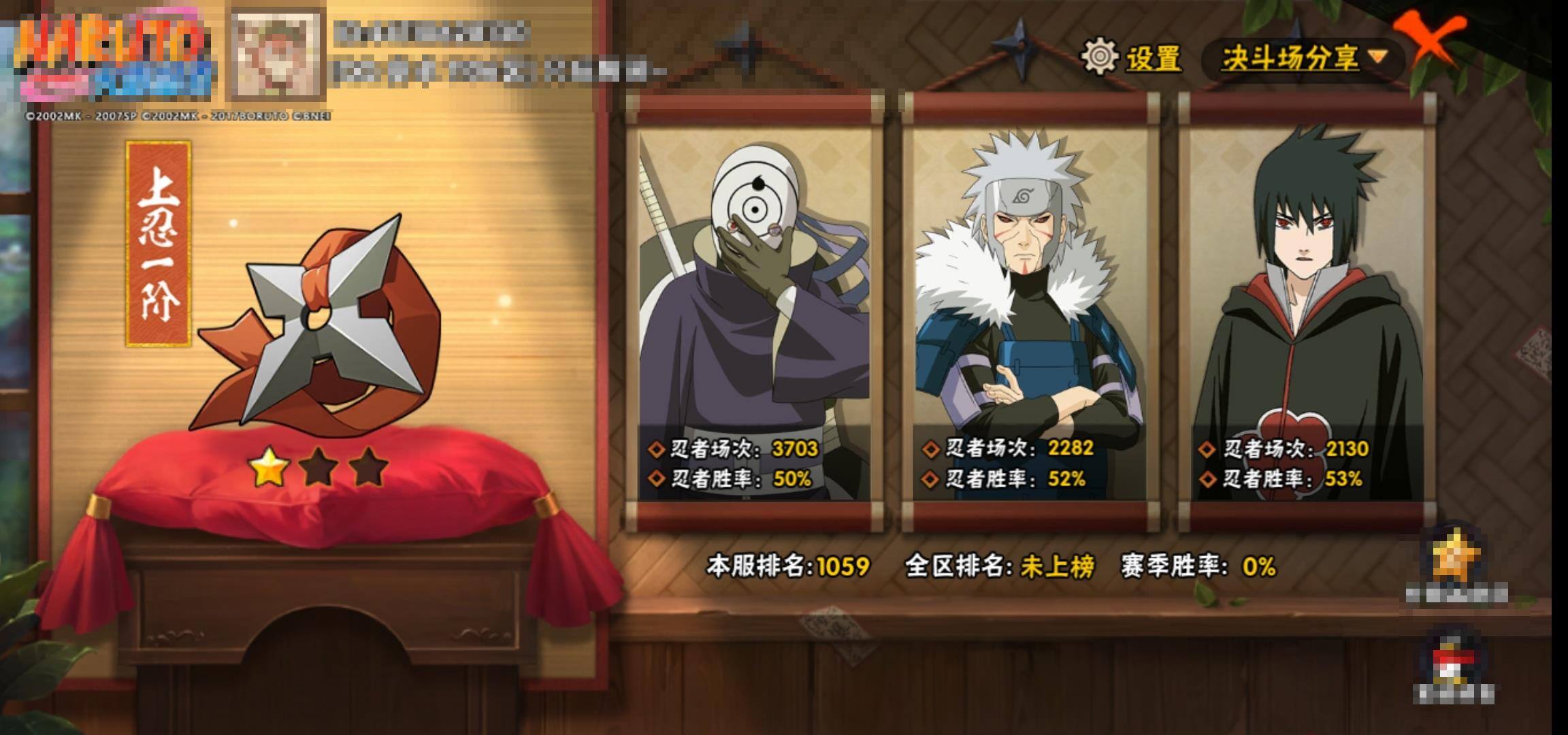1568x735 pixels.
Task: Tap the gold star icon
Action: pos(1455,558)
